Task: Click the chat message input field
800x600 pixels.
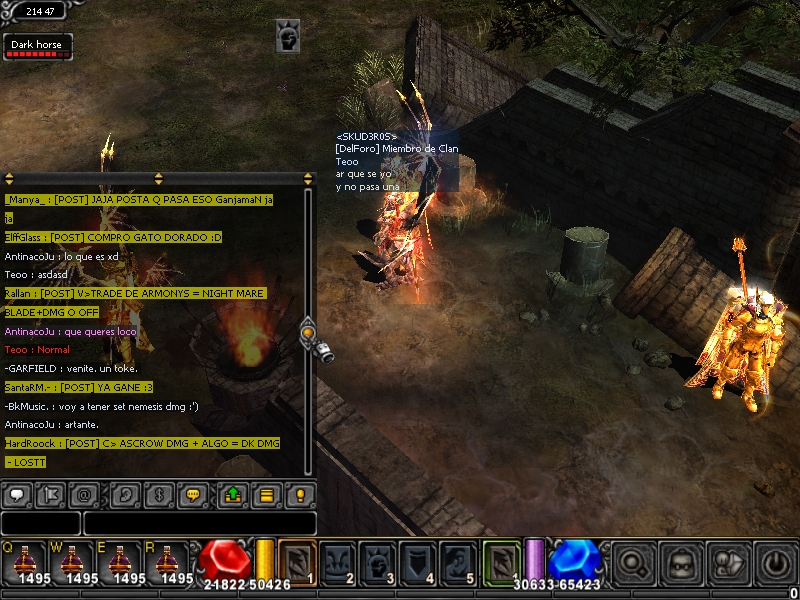Action: (200, 523)
